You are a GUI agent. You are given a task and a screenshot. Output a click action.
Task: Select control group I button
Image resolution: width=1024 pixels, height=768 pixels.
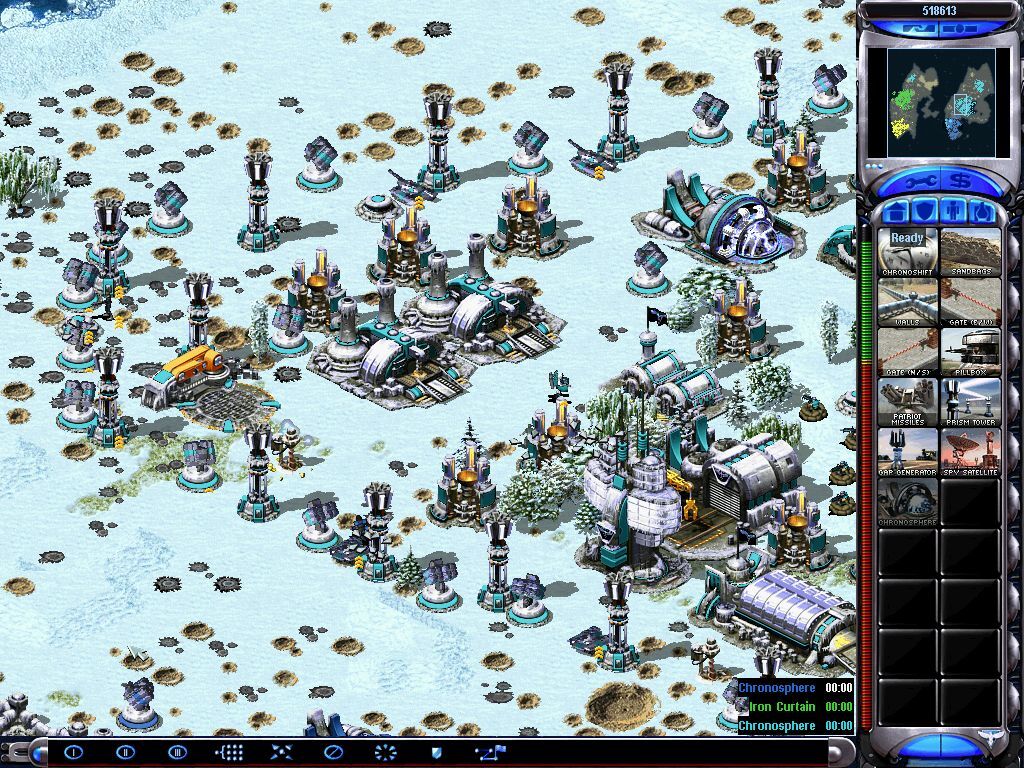(73, 752)
